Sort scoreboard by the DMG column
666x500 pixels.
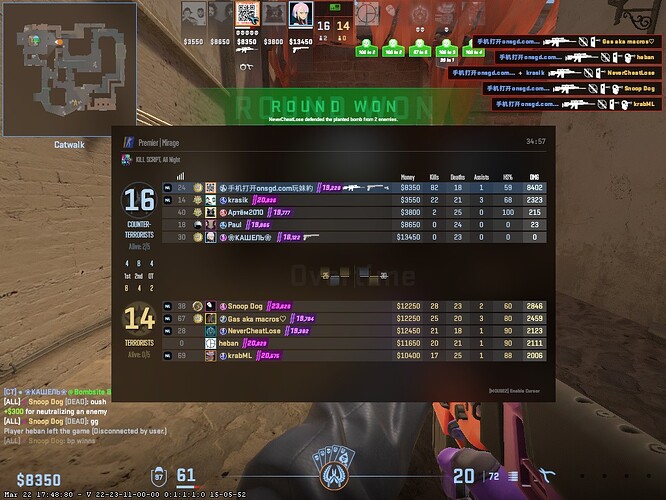click(534, 177)
